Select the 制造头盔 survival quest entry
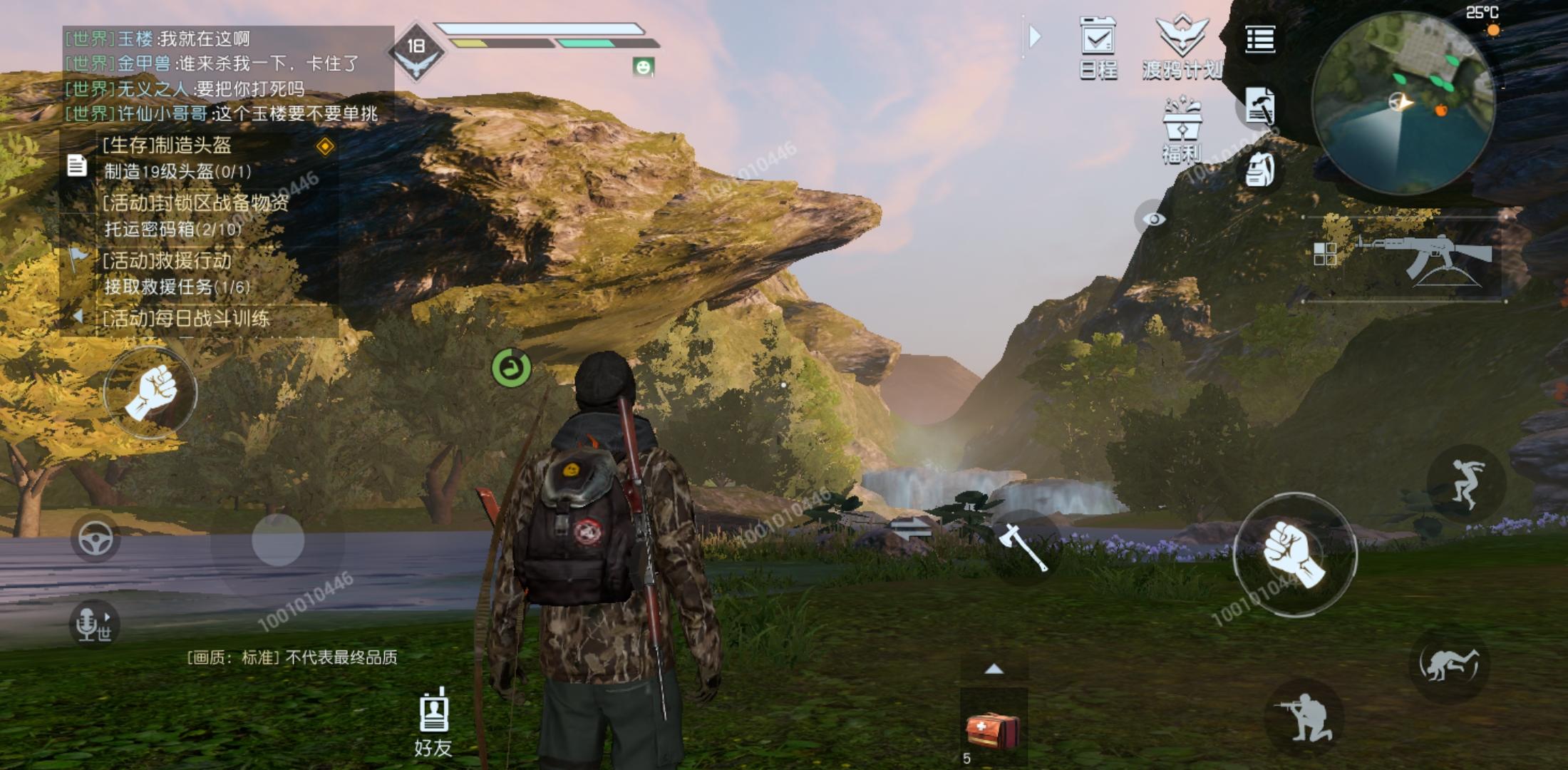This screenshot has width=1568, height=770. tap(178, 158)
